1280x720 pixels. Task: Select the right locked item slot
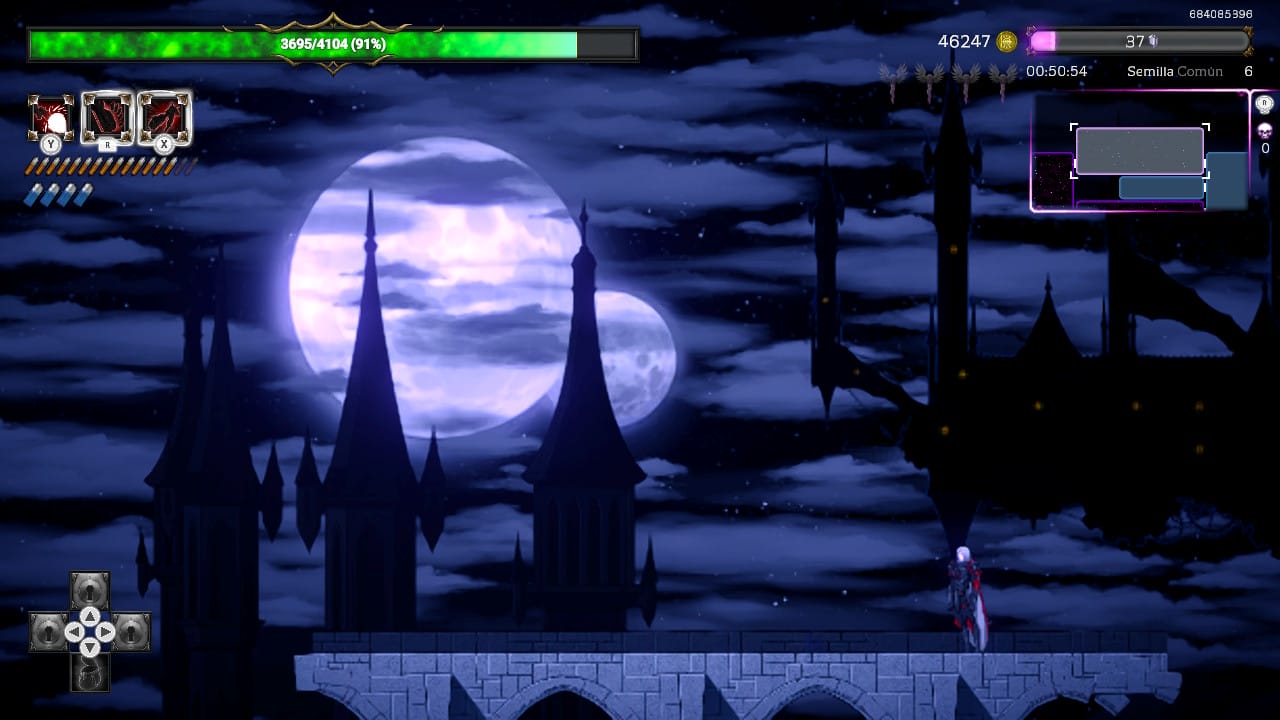click(132, 632)
